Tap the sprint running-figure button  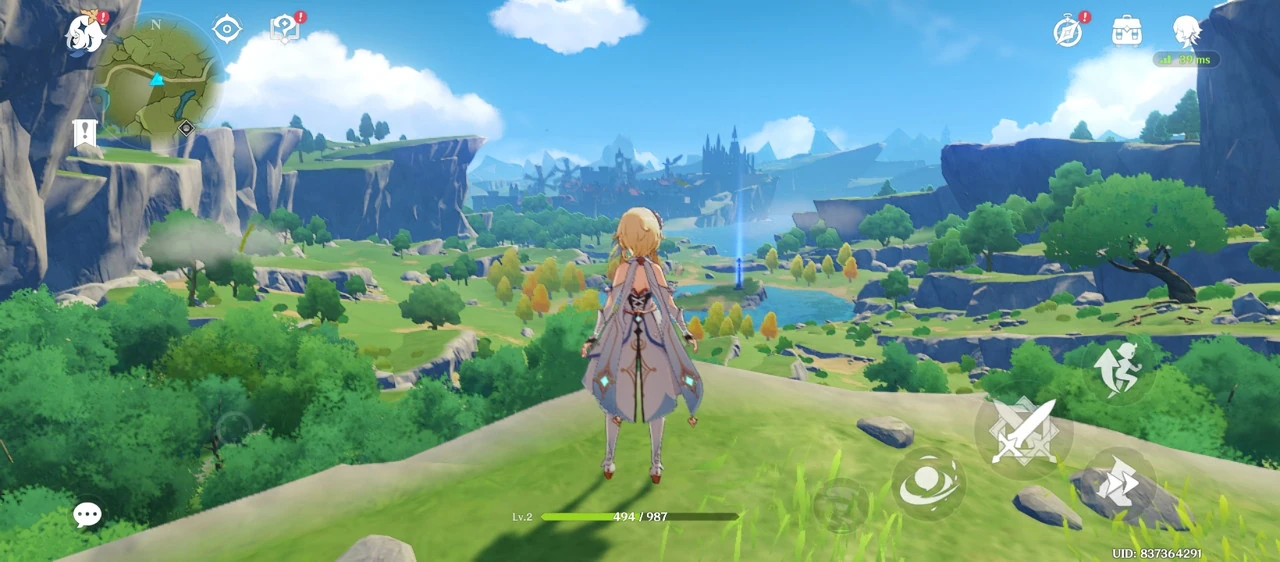[x=1117, y=368]
